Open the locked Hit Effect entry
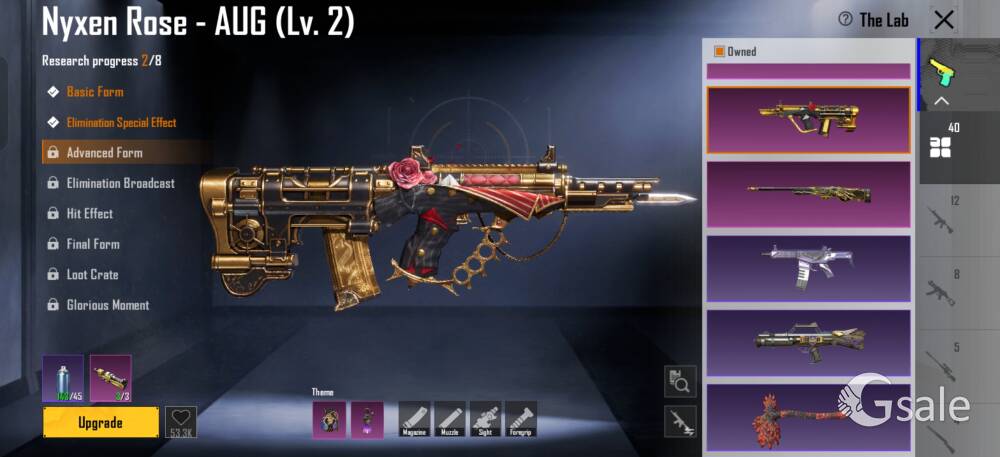Screen dimensions: 1000x457 pyautogui.click(x=89, y=214)
